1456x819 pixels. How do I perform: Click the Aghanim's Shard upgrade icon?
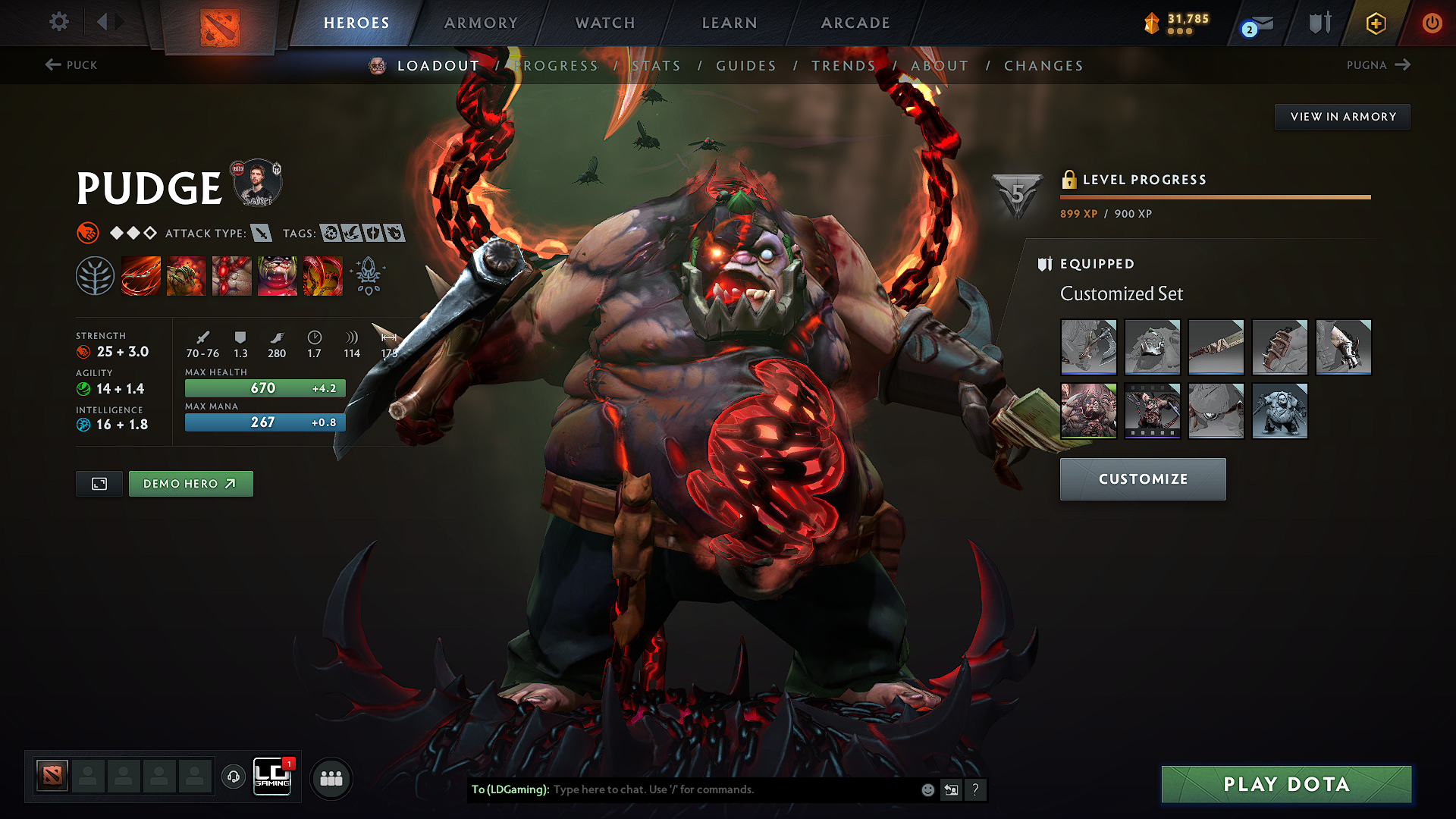pyautogui.click(x=369, y=276)
